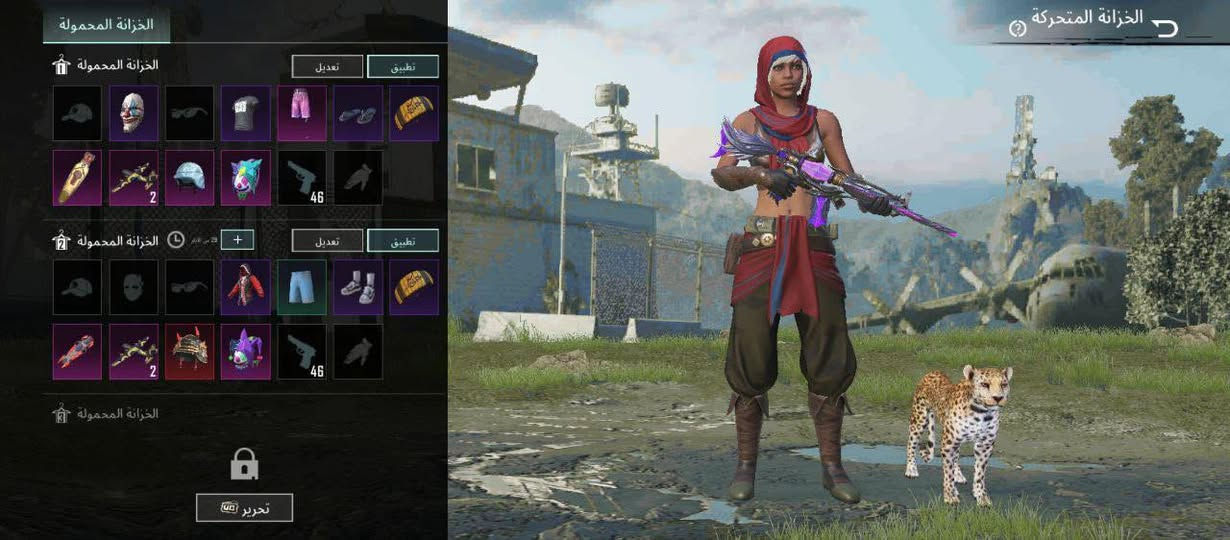Apply the second wardrobe outfit

point(402,240)
